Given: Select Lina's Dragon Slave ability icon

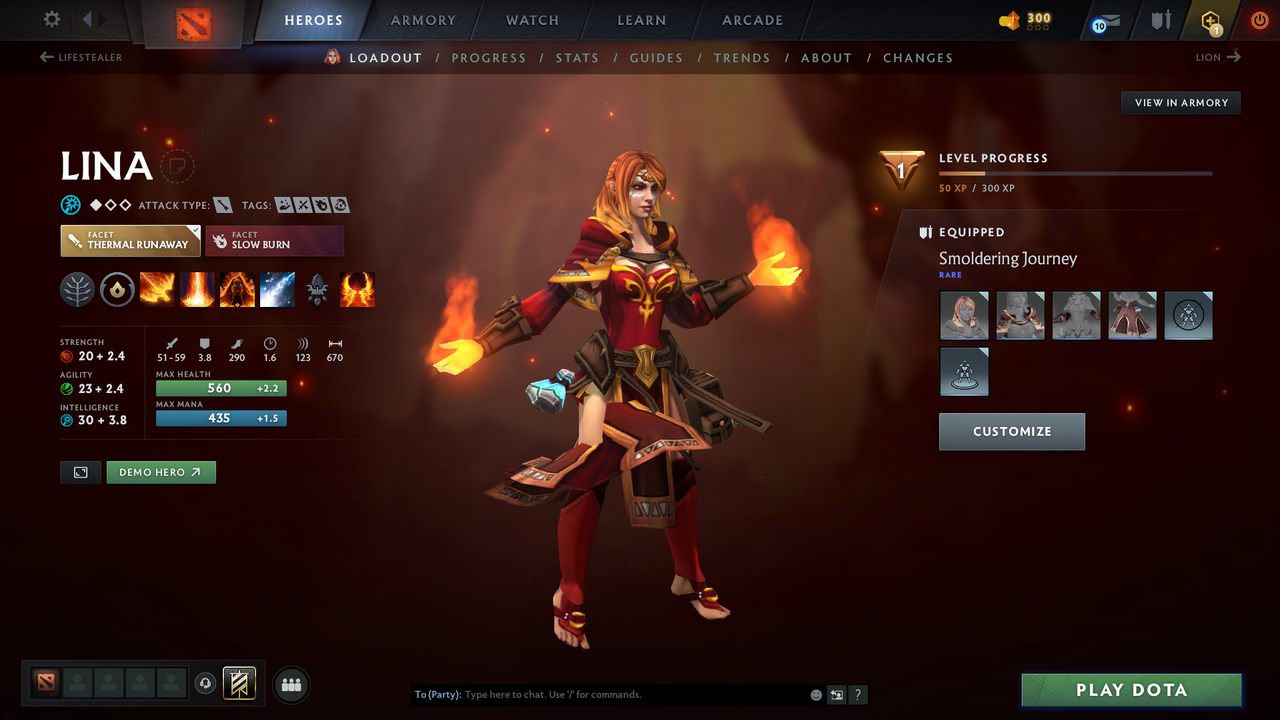Looking at the screenshot, I should 157,289.
